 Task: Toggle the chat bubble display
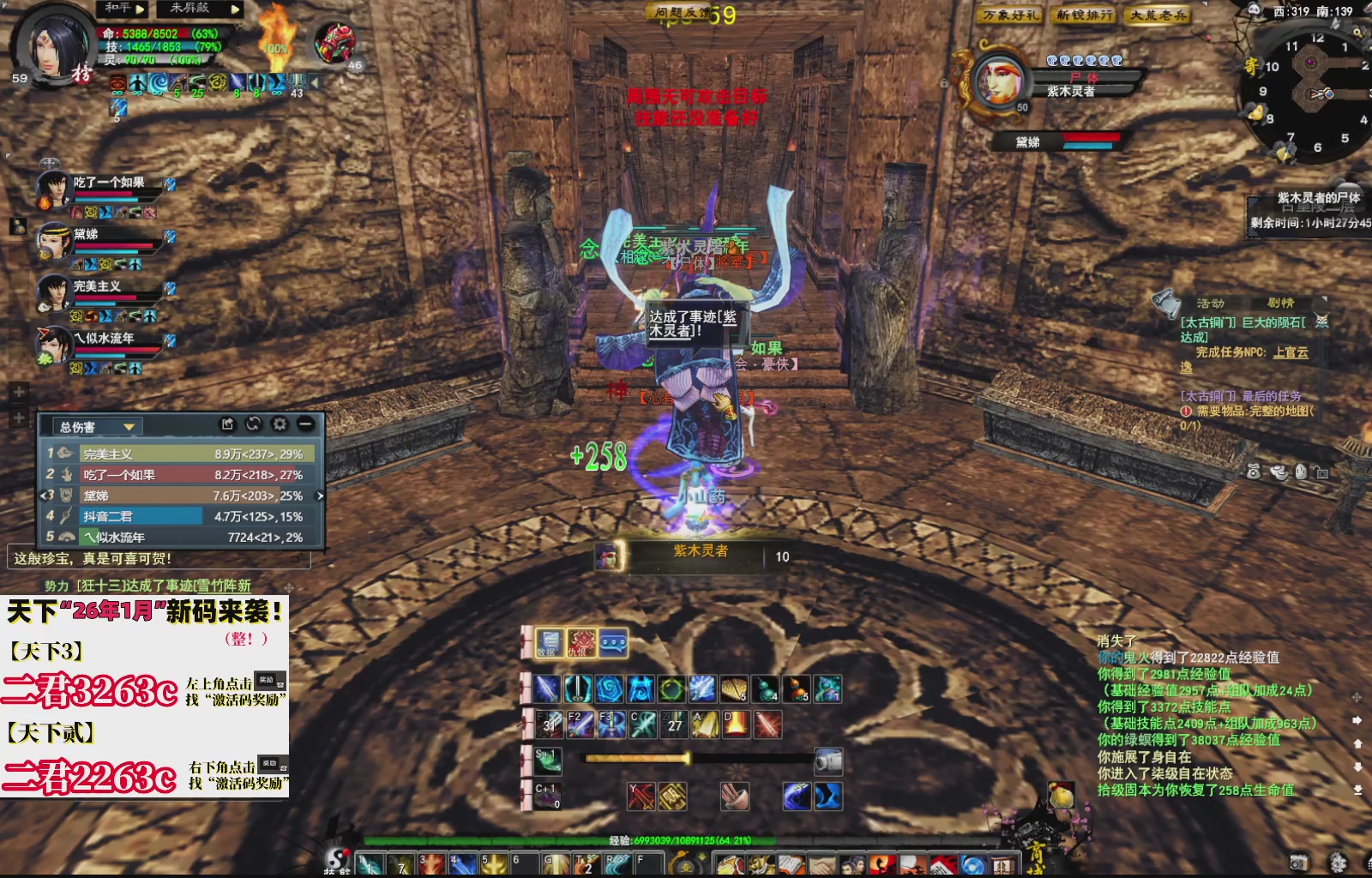pyautogui.click(x=613, y=643)
